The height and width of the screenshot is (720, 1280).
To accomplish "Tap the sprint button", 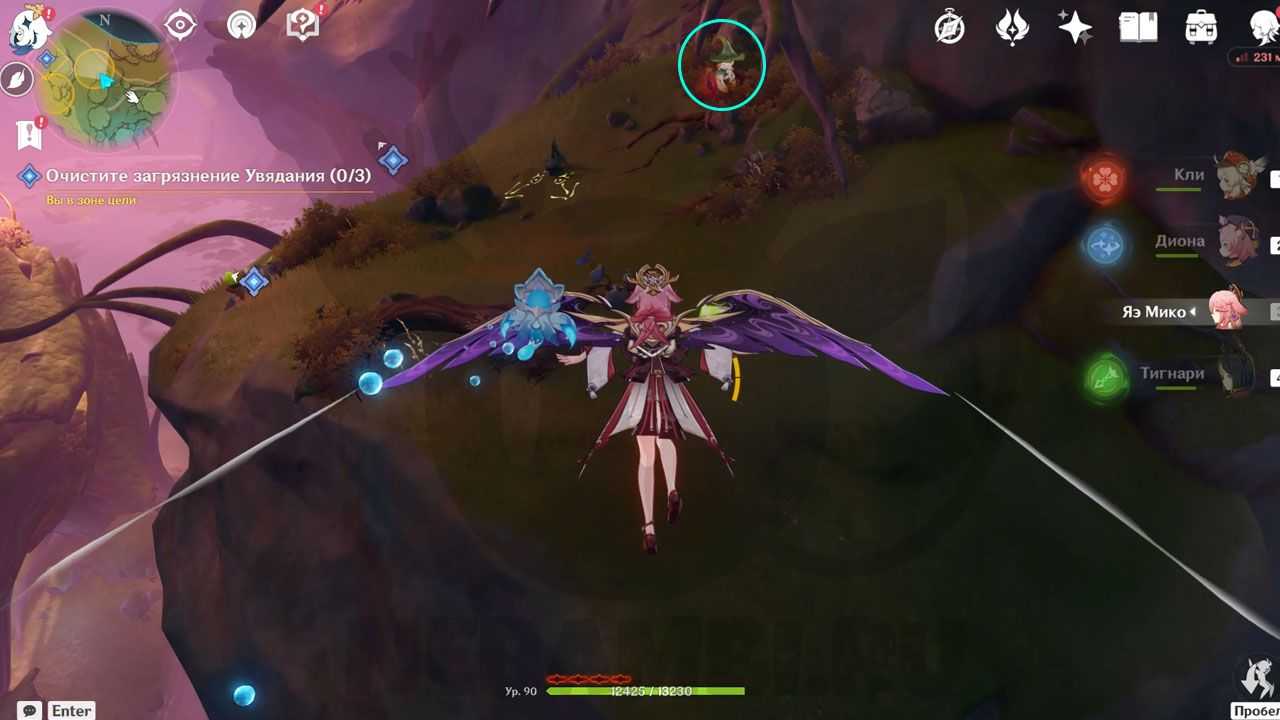I will (1256, 682).
